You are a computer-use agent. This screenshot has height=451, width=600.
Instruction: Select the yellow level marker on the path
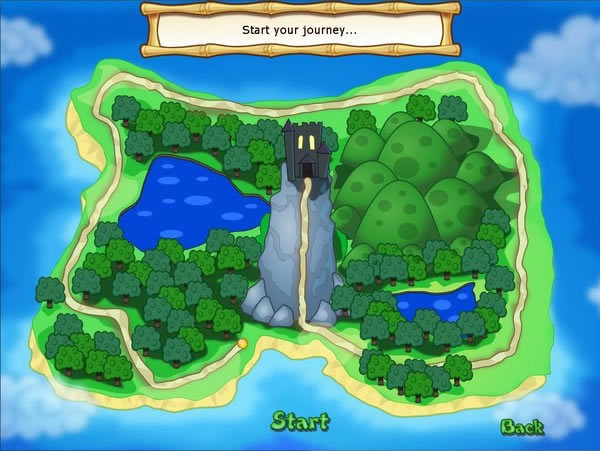point(242,344)
